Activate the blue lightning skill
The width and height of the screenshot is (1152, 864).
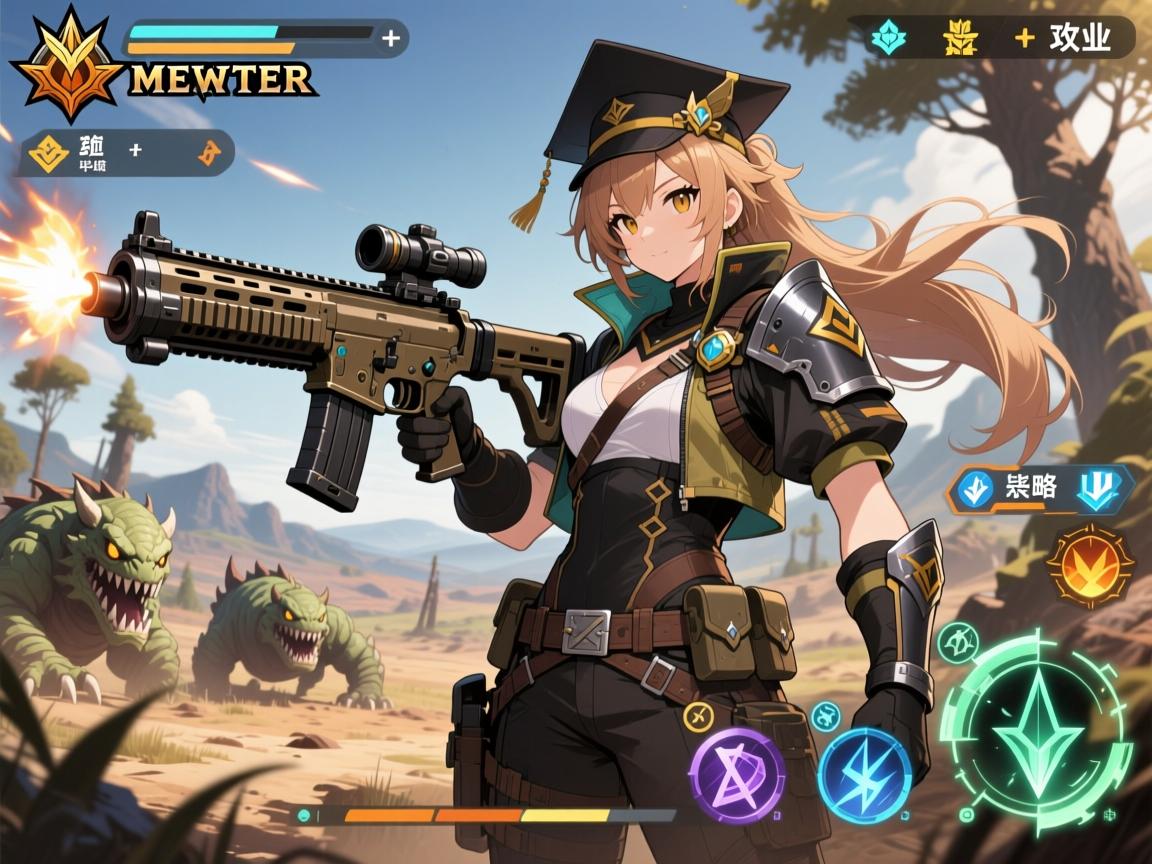pos(864,774)
